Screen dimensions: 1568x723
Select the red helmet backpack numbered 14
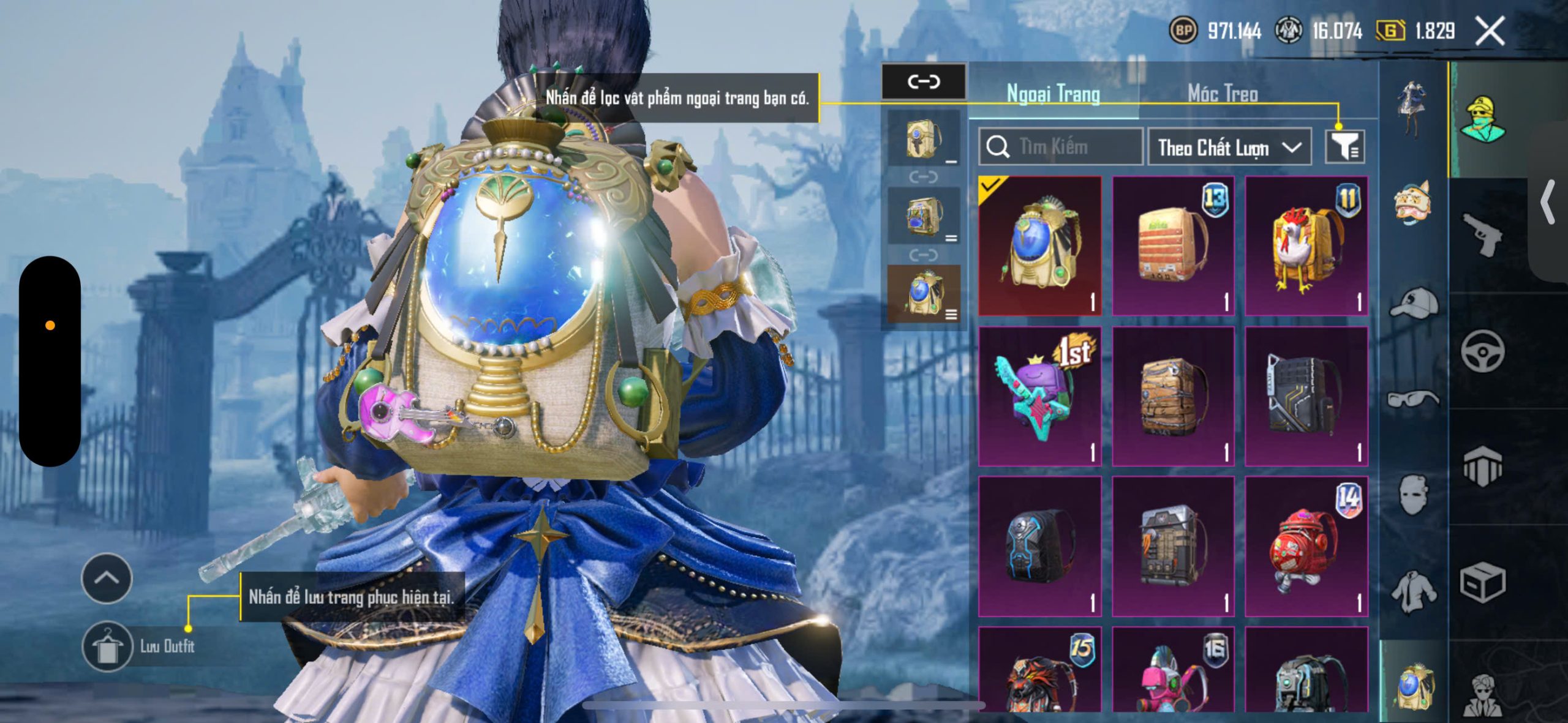(x=1306, y=546)
